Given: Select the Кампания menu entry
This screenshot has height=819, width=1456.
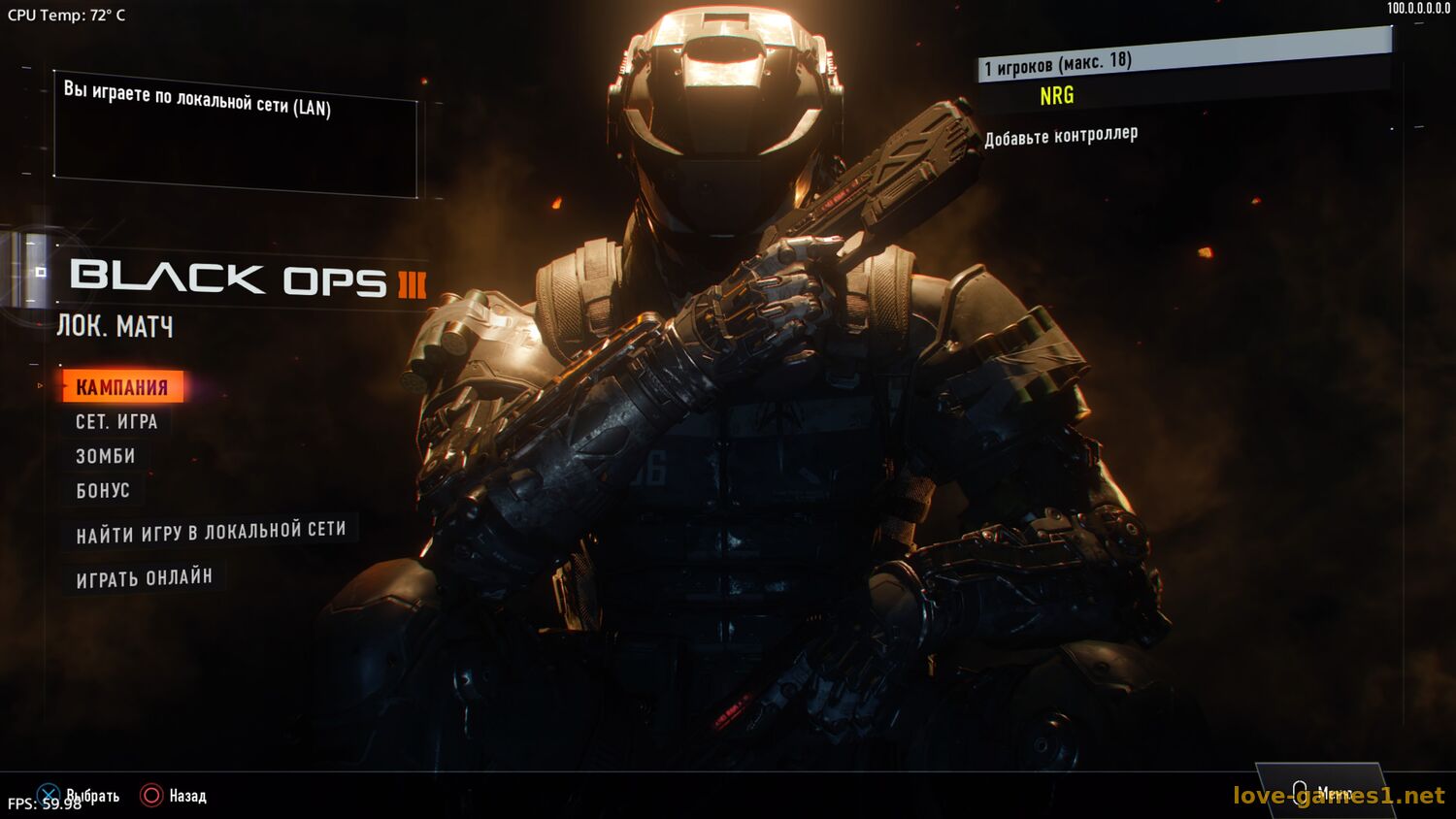Looking at the screenshot, I should [x=122, y=387].
